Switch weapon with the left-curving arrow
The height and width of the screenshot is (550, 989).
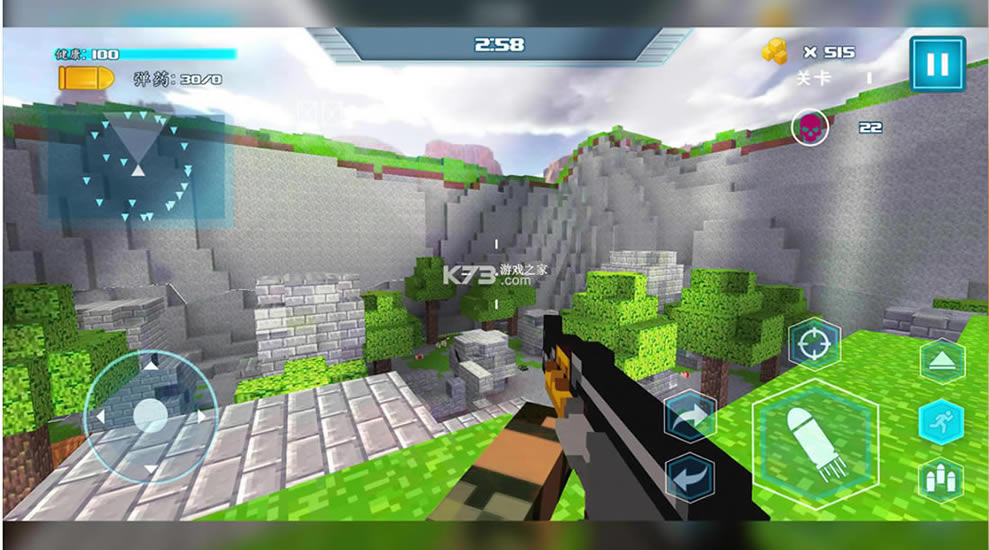pos(690,477)
